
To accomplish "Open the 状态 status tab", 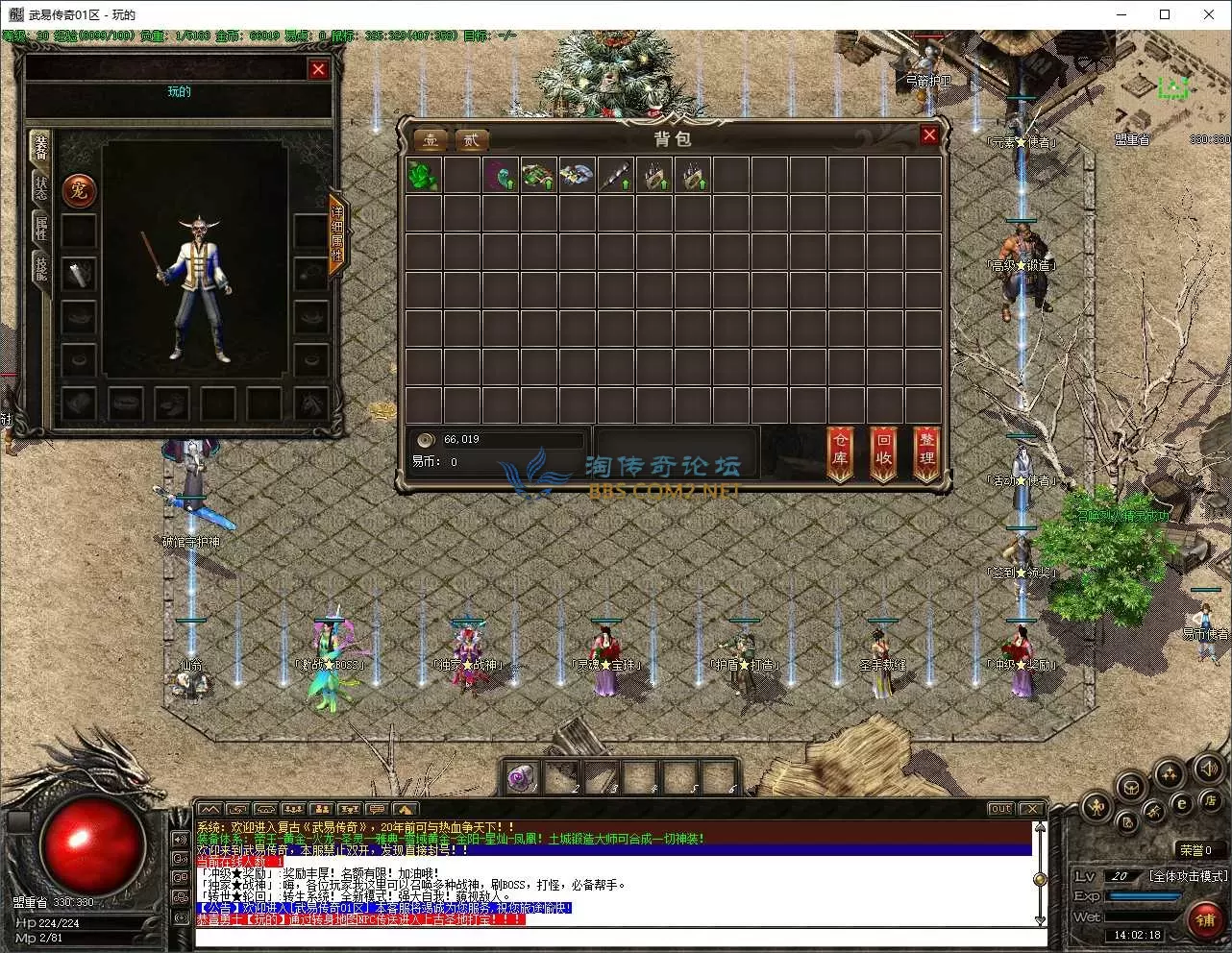I will 41,186.
